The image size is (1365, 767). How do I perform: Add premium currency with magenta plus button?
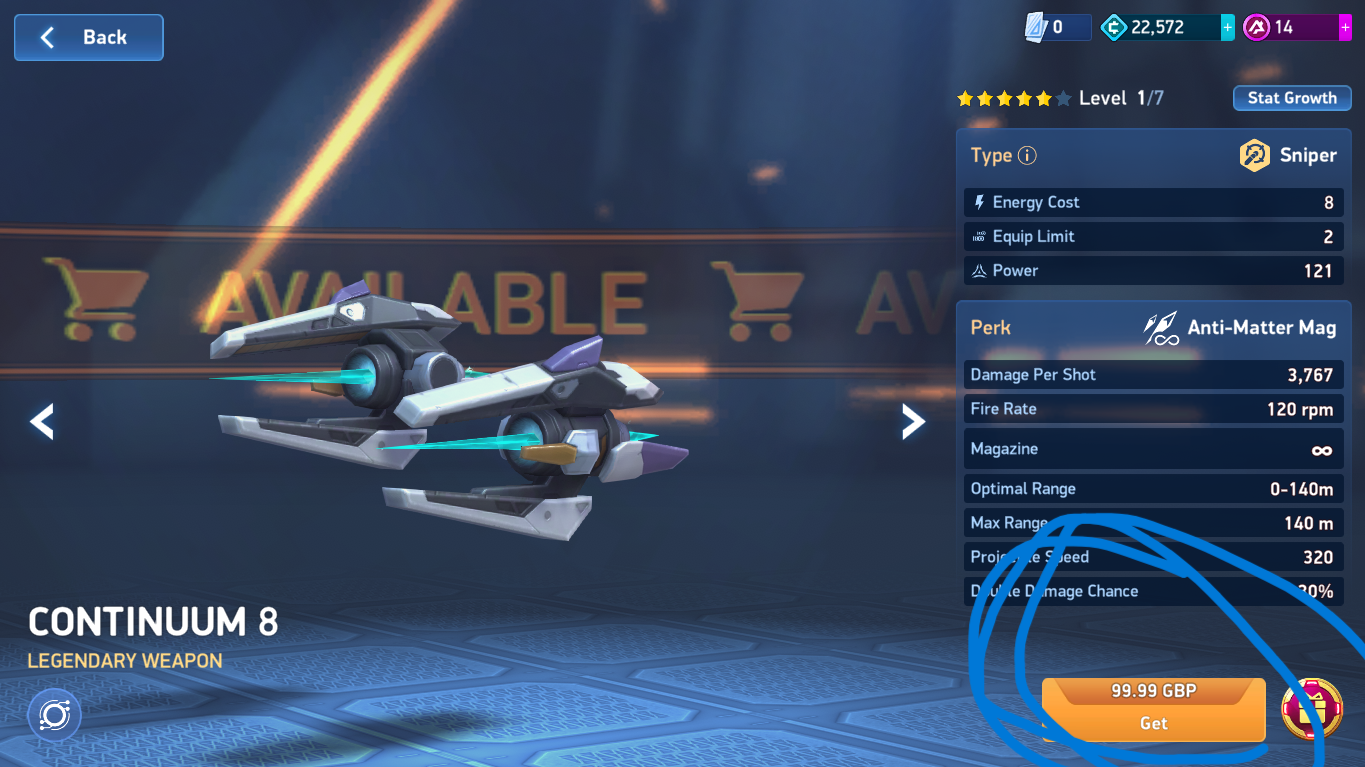tap(1345, 28)
